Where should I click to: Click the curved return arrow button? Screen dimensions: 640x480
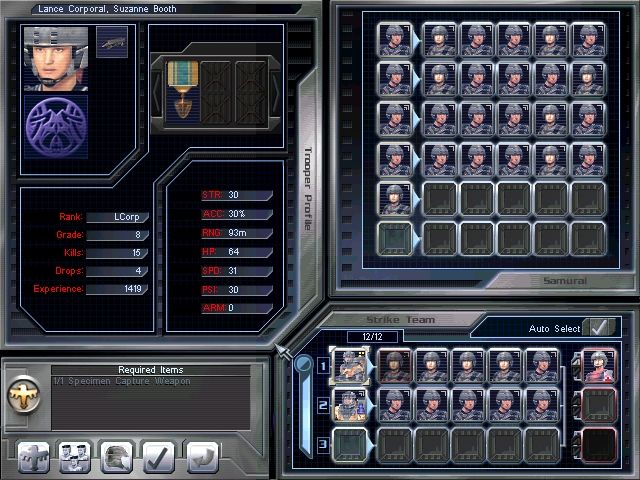[x=200, y=455]
